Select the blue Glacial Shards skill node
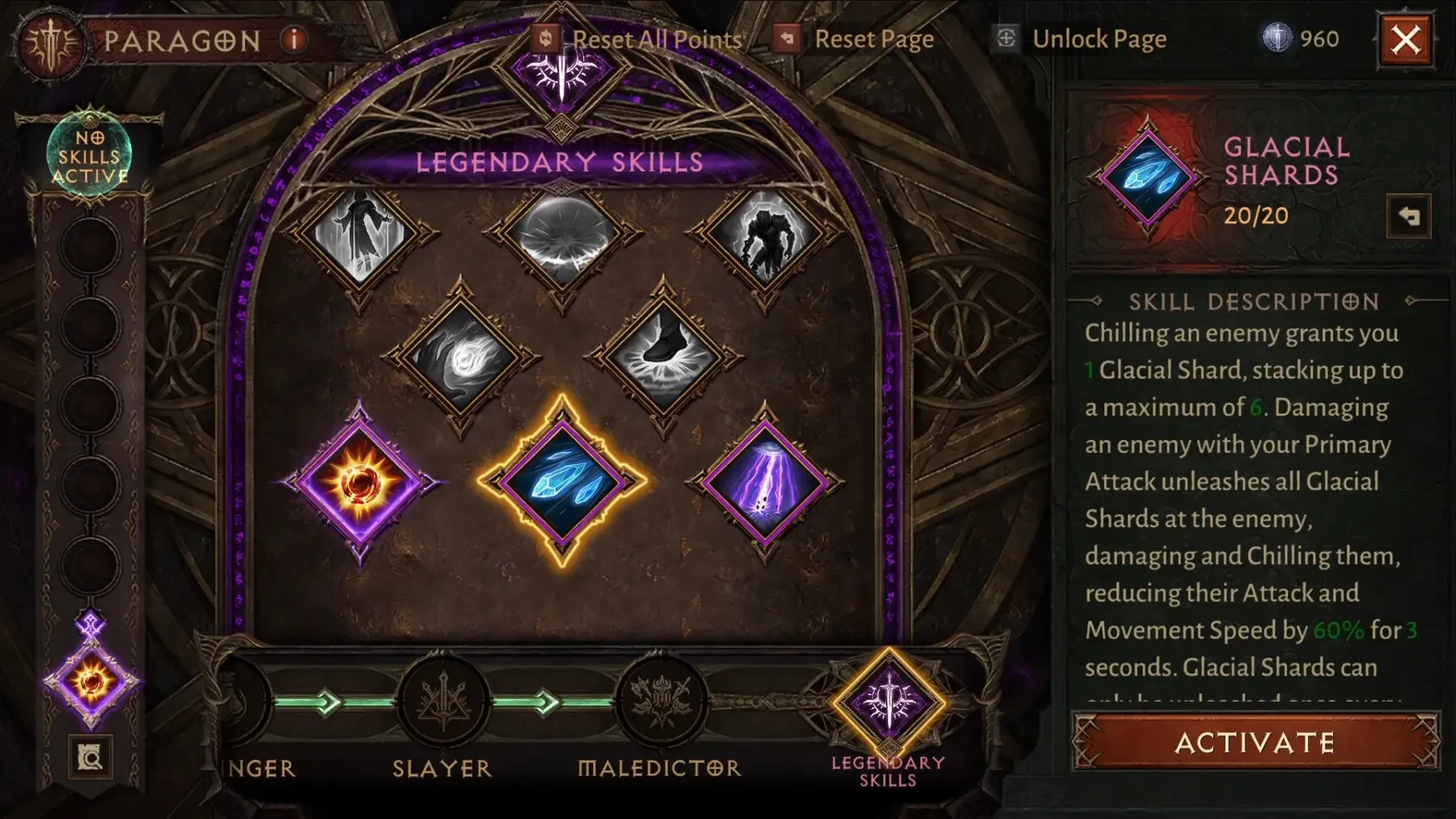Screen dimensions: 1456x819 (x=562, y=481)
